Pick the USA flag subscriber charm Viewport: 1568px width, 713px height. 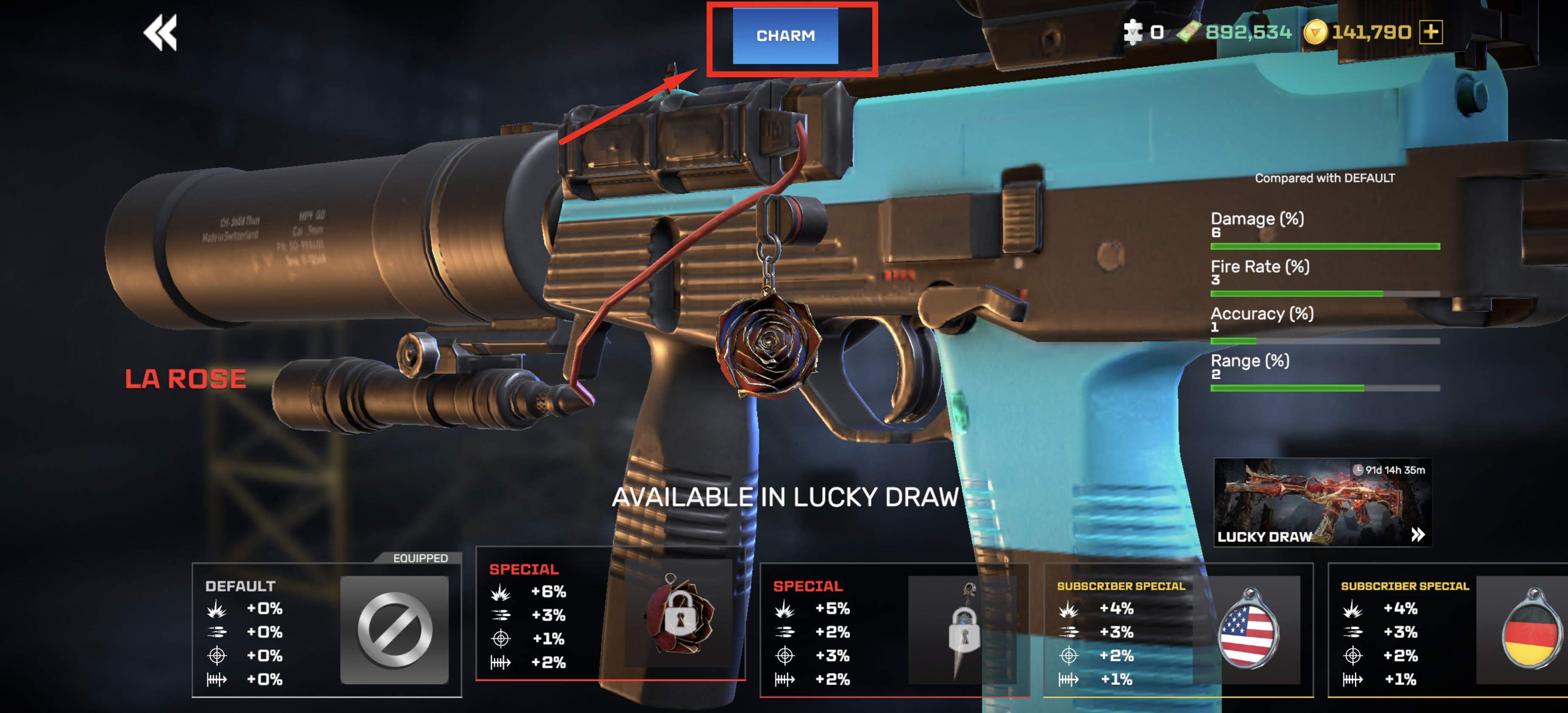(1178, 629)
